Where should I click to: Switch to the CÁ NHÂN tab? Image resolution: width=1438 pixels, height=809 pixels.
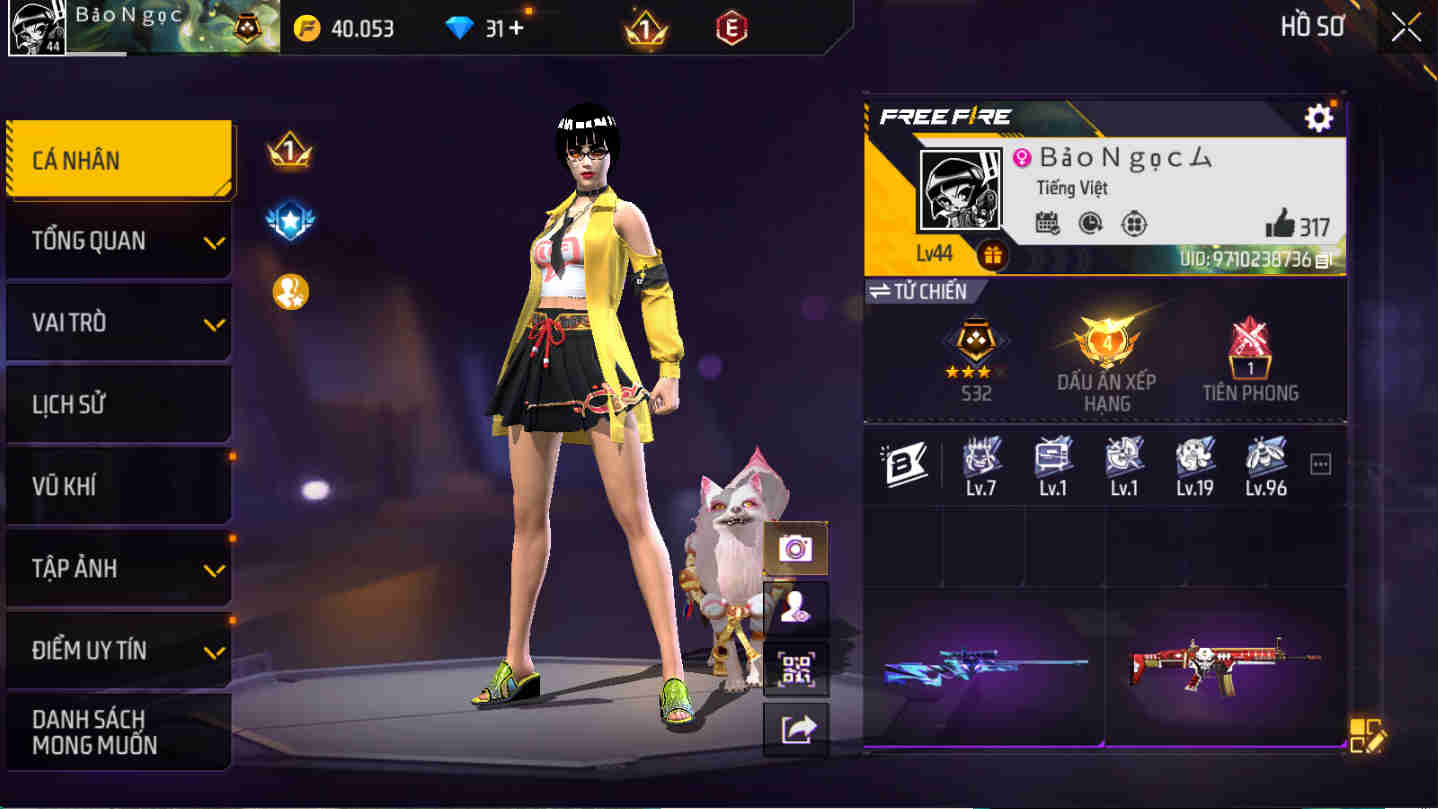click(118, 159)
